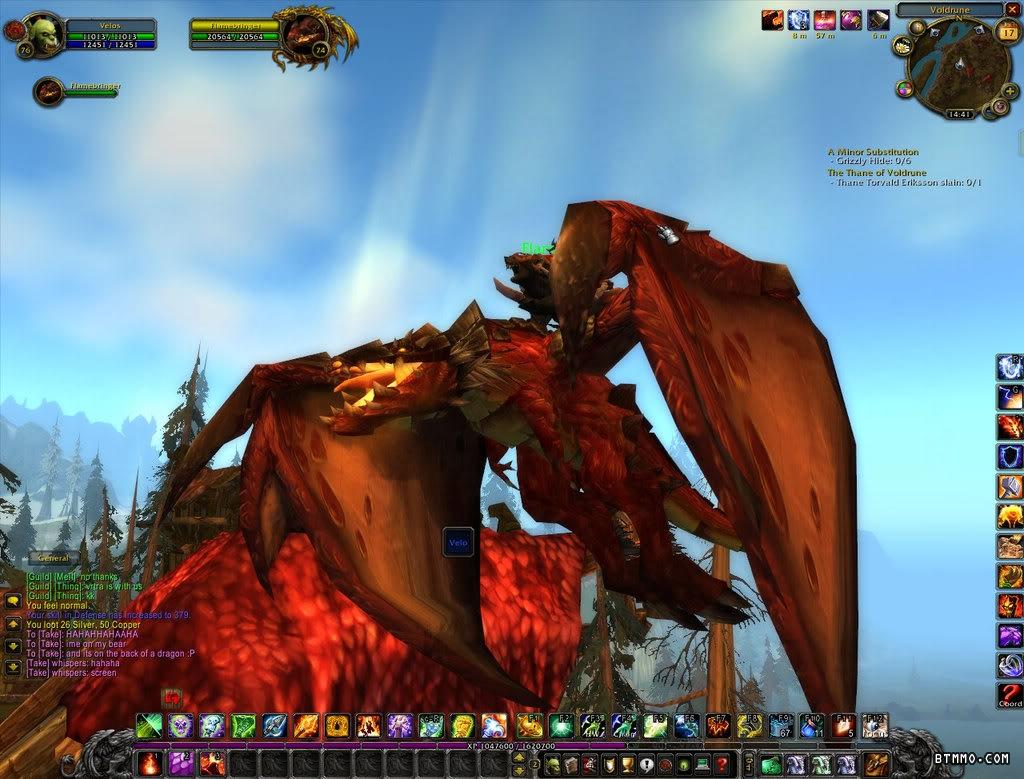
Task: Click the fiery first buff icon
Action: [772, 19]
